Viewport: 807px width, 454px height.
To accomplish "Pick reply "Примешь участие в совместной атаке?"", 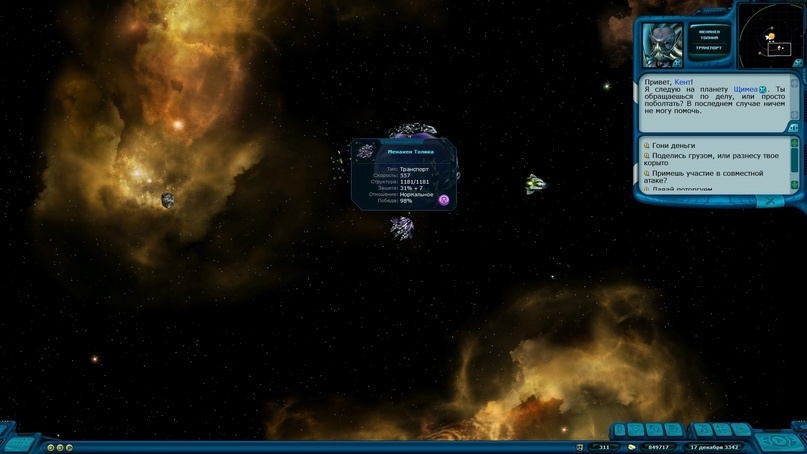I will tap(712, 177).
